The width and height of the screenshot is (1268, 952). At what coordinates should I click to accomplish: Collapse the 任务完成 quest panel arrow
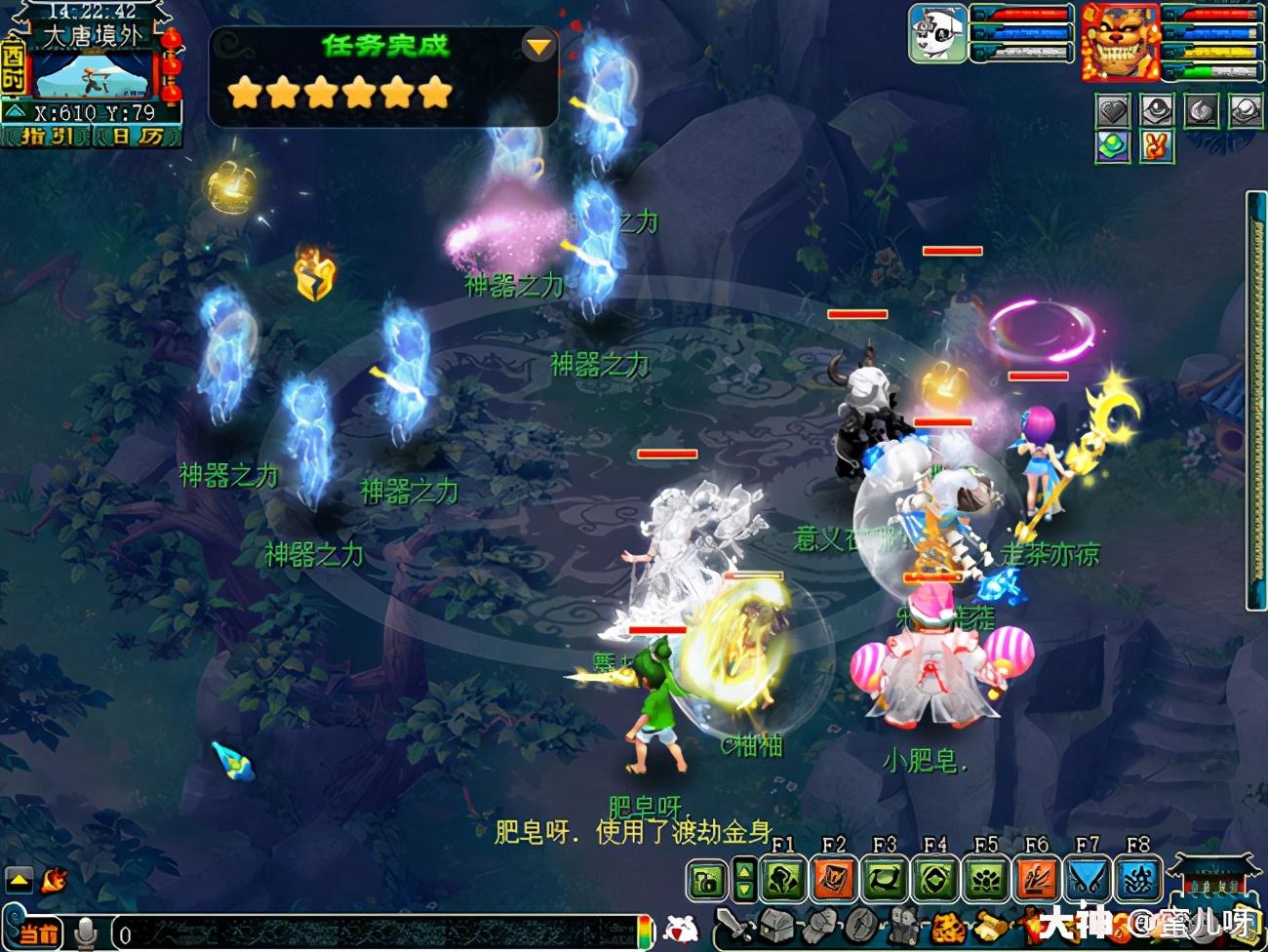[537, 46]
